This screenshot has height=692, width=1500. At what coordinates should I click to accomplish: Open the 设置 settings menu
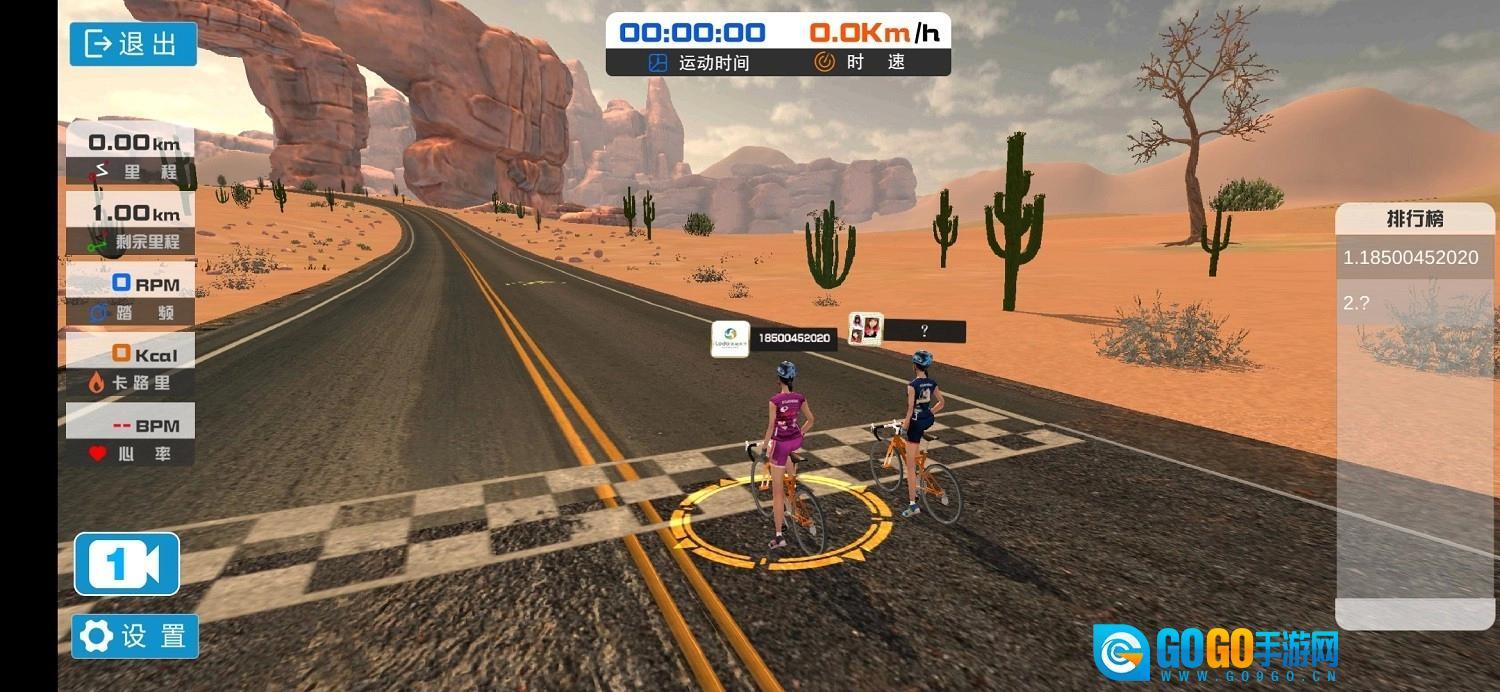135,636
